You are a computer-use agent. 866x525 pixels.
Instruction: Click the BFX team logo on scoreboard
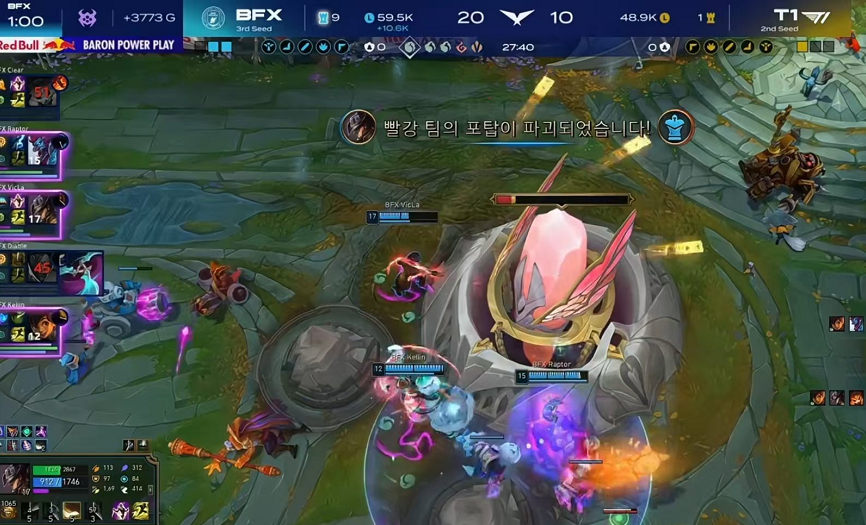[213, 17]
